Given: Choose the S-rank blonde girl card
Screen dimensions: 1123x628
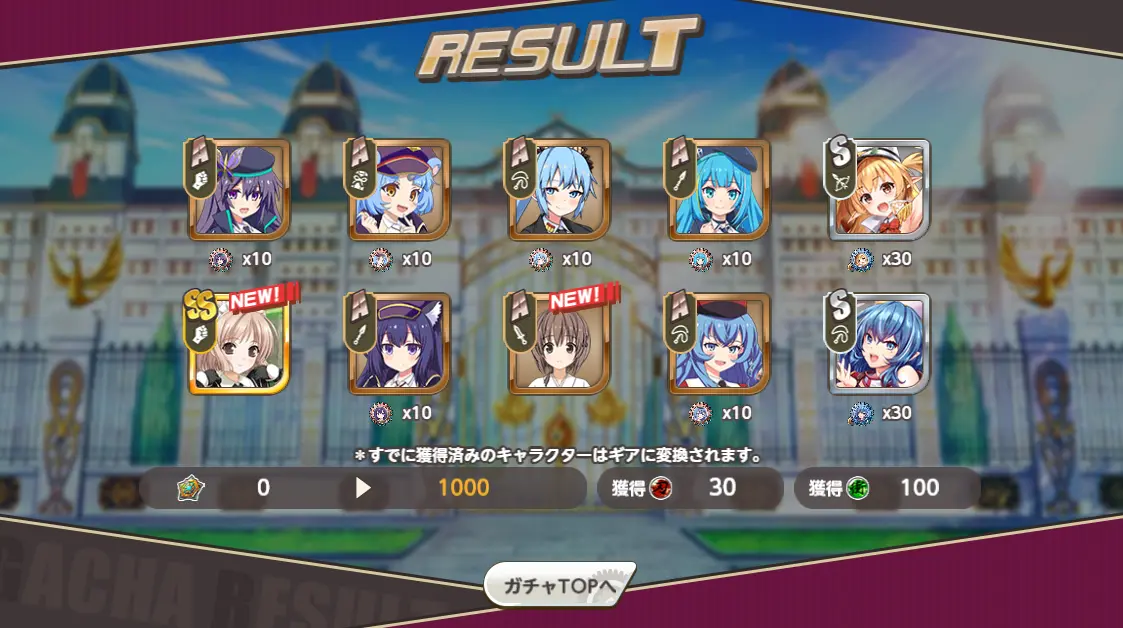Looking at the screenshot, I should [x=880, y=190].
